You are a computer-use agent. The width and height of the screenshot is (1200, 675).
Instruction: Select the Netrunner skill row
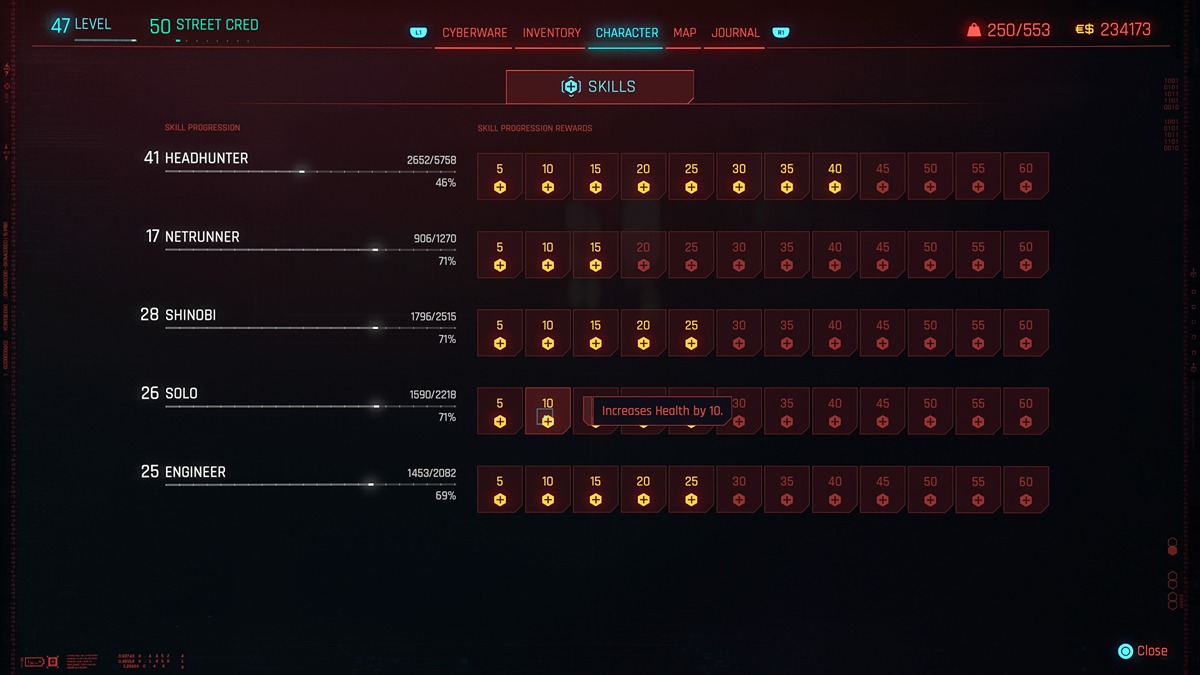coord(300,247)
